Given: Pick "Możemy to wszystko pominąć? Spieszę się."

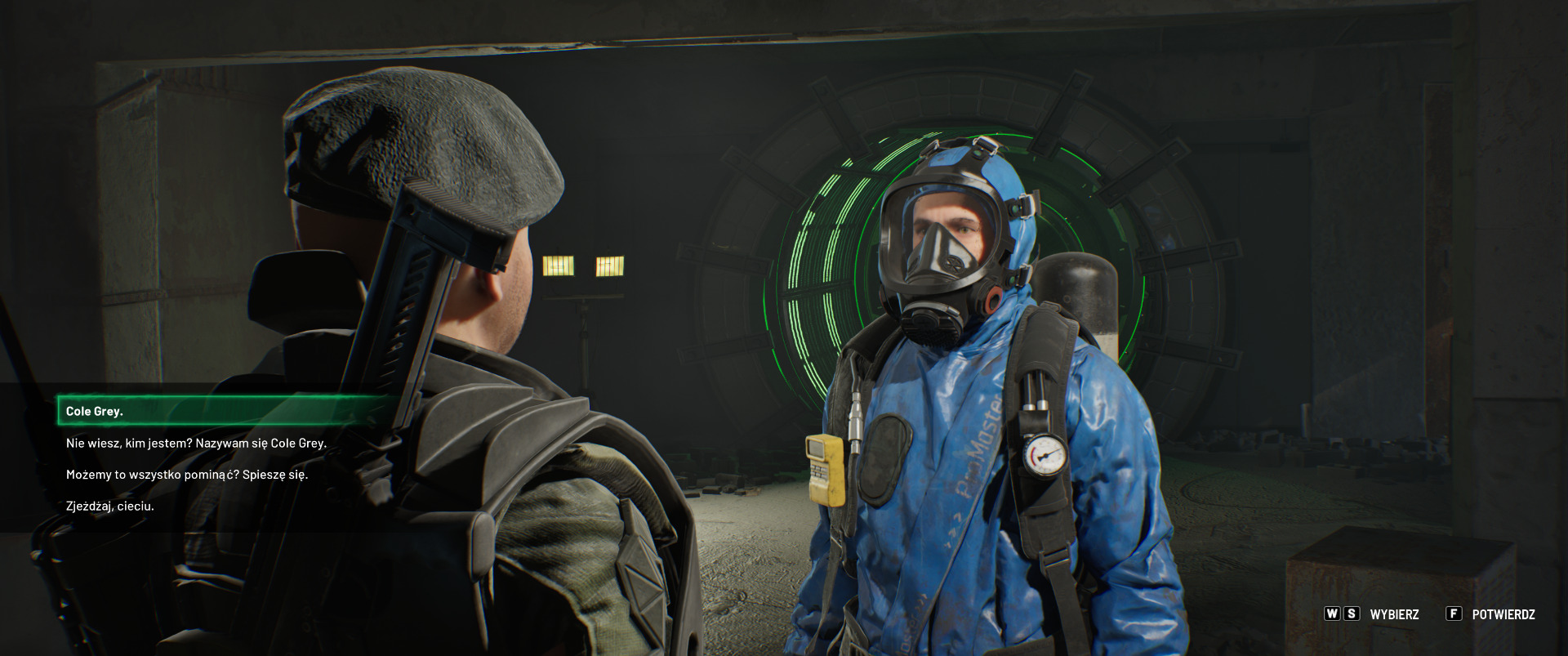Looking at the screenshot, I should (x=187, y=474).
